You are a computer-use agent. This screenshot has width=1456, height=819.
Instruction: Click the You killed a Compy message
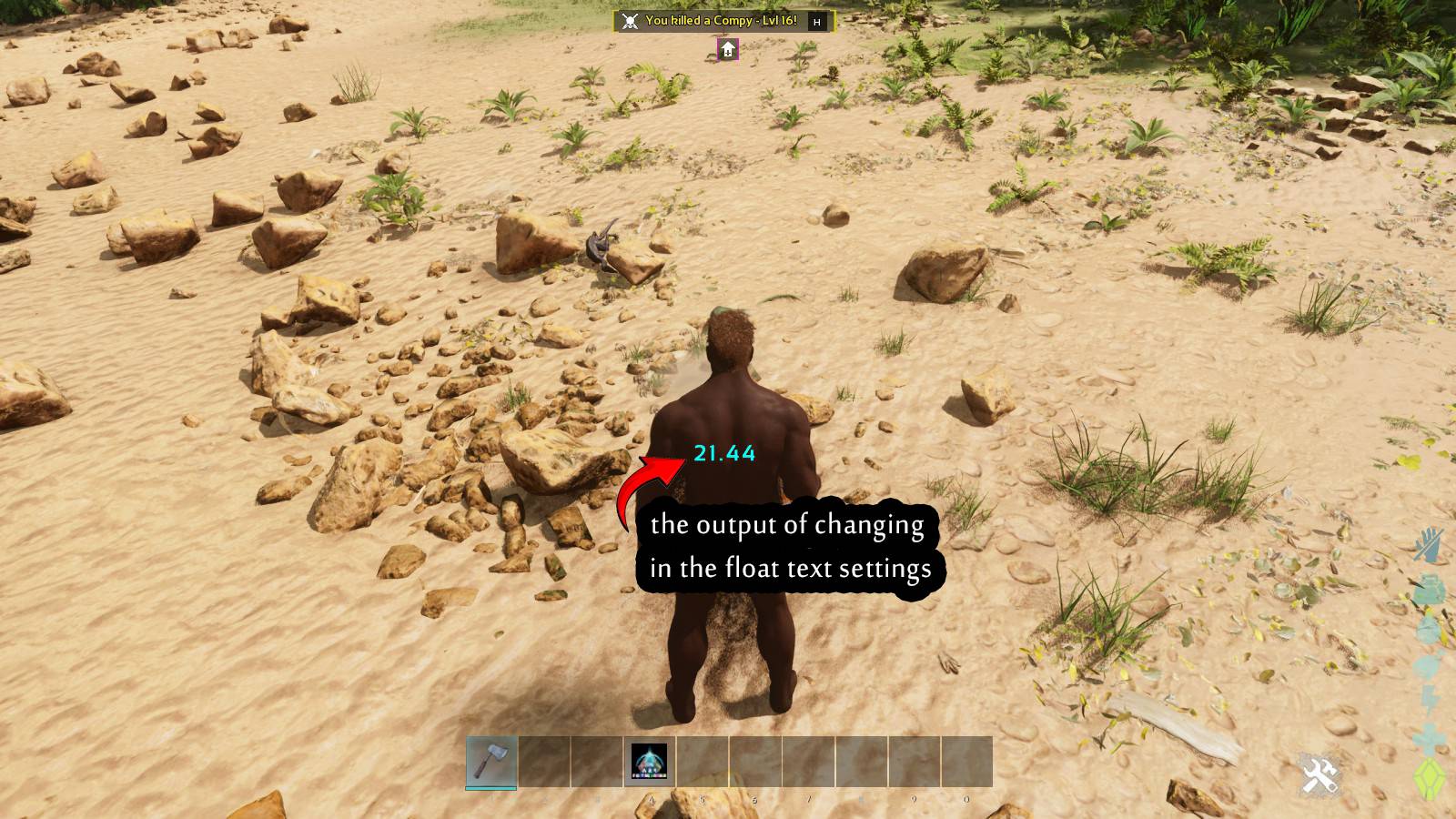719,21
